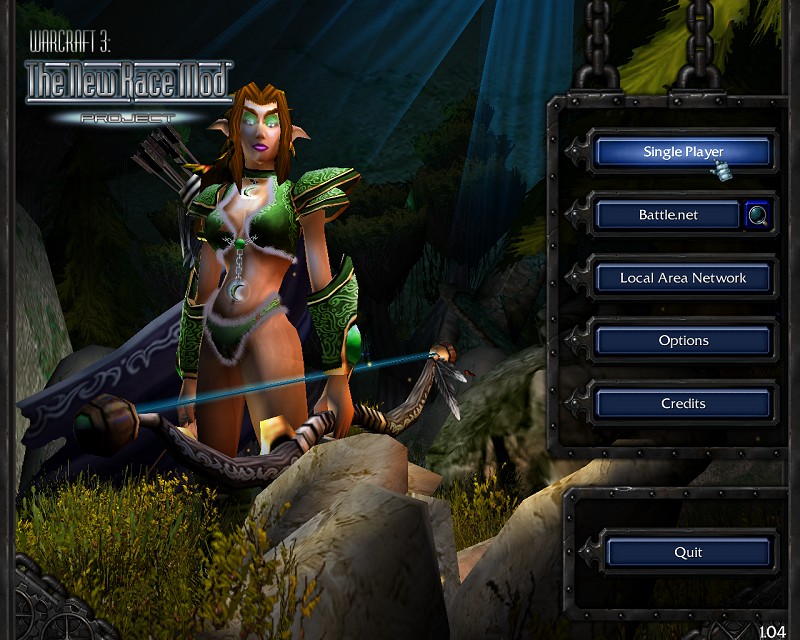Click the magnifying glass icon beside Battle.net
The width and height of the screenshot is (800, 640).
(757, 215)
